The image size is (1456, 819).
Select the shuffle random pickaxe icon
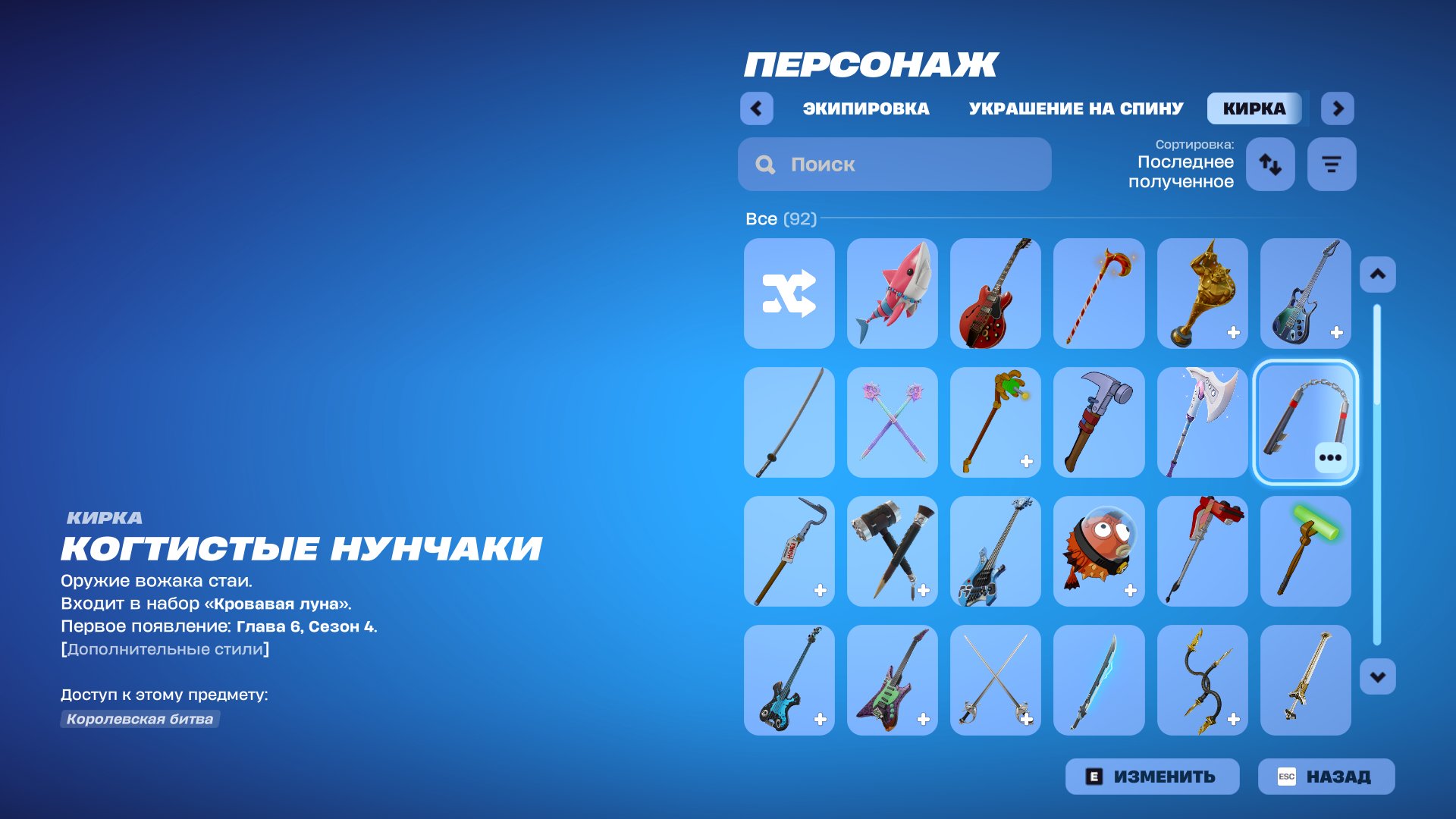click(x=789, y=293)
